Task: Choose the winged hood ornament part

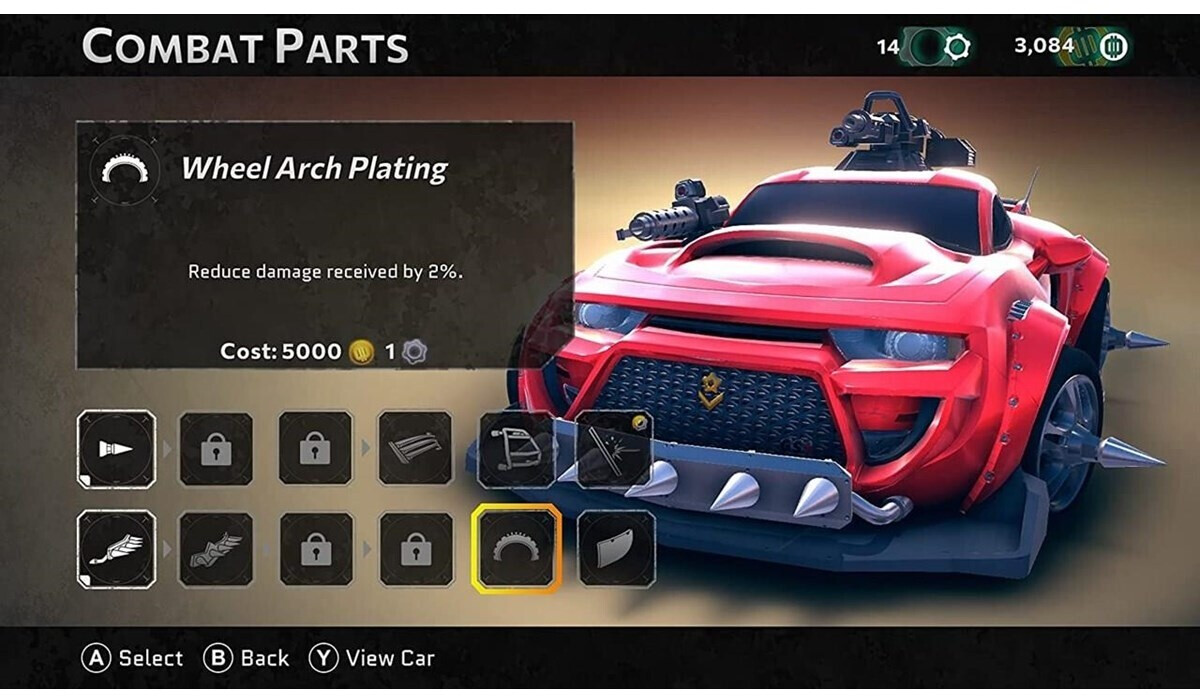Action: (116, 548)
